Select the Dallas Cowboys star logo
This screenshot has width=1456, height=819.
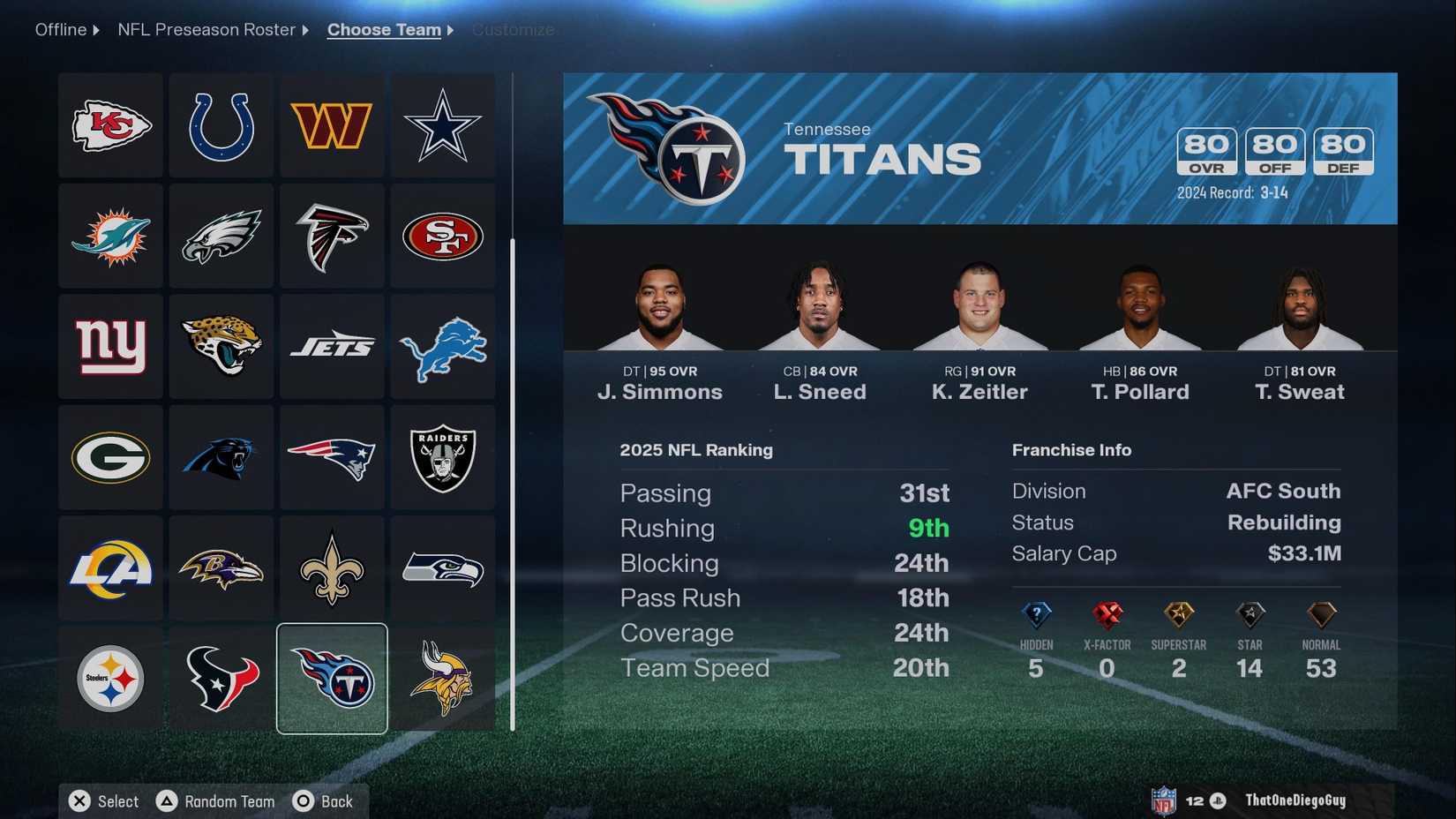coord(443,124)
